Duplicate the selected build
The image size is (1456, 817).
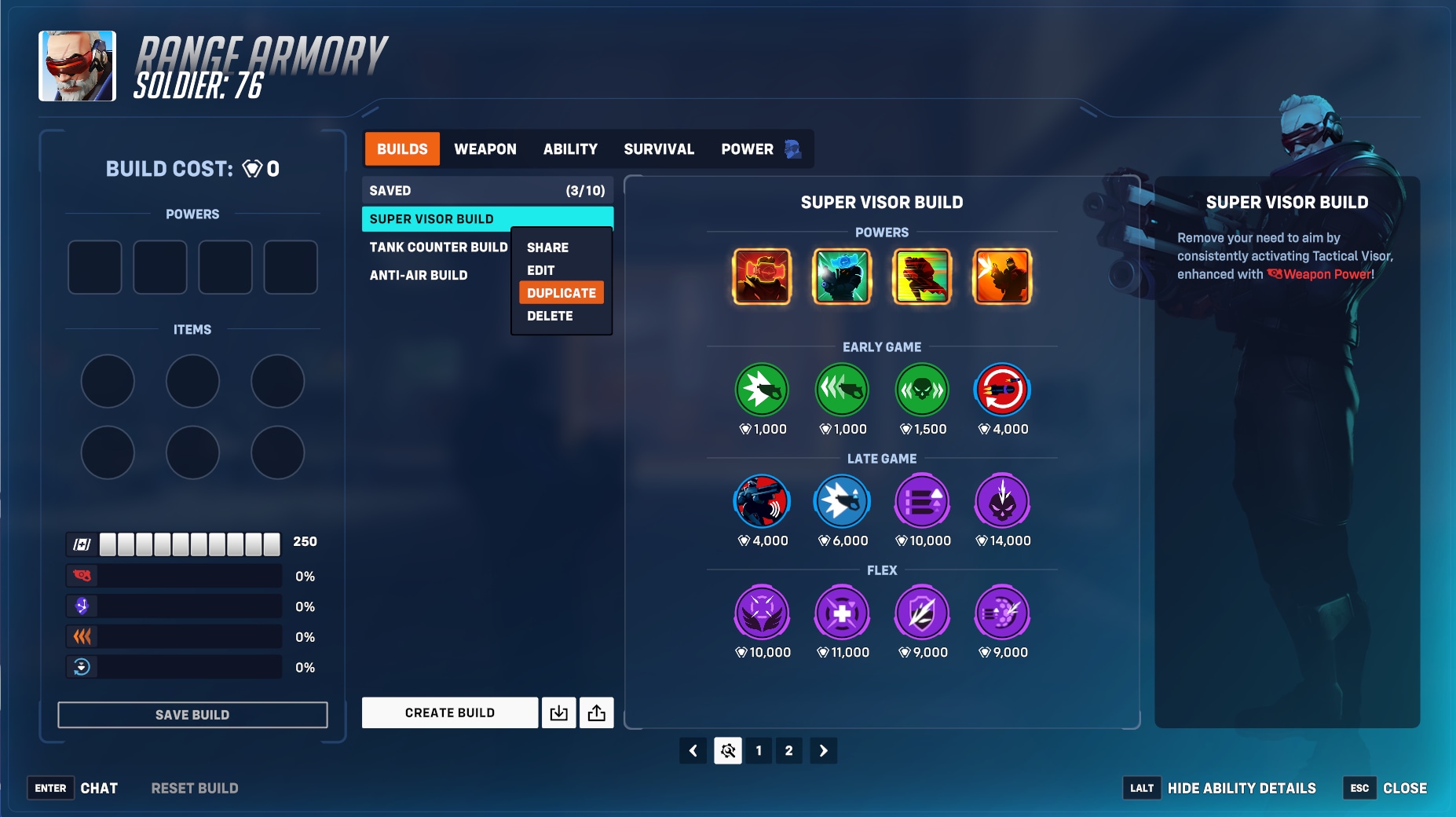pos(562,293)
